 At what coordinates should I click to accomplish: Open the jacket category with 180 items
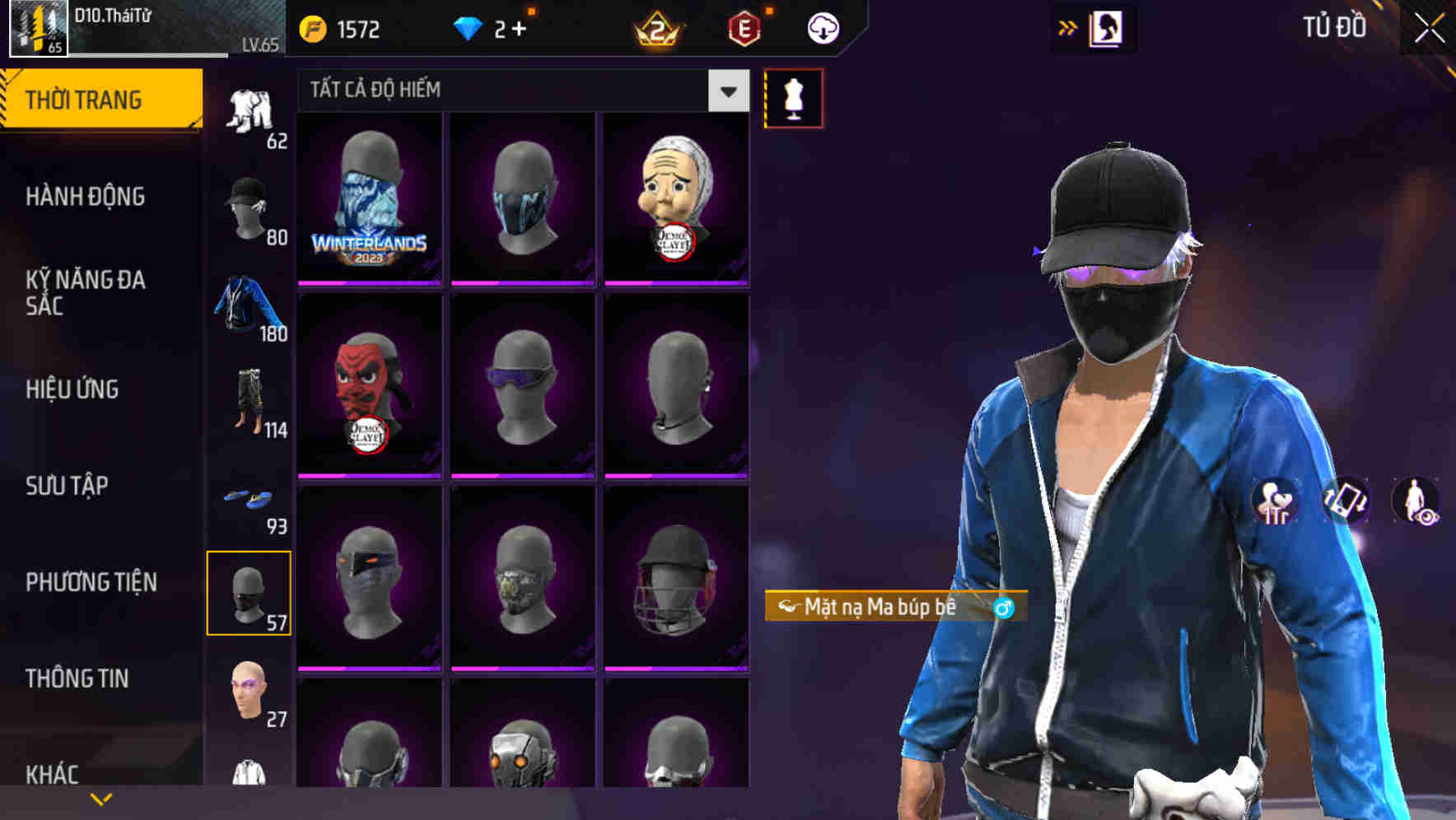(x=247, y=303)
